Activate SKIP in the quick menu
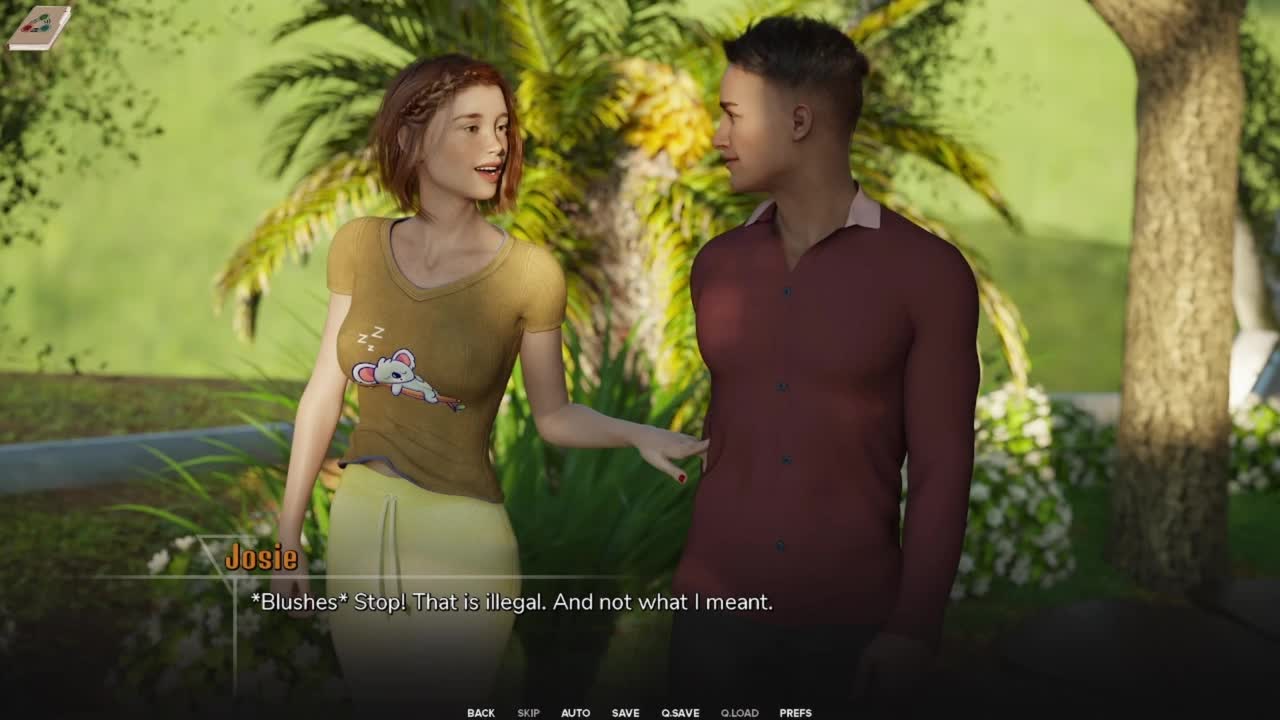Viewport: 1280px width, 720px height. pos(528,713)
